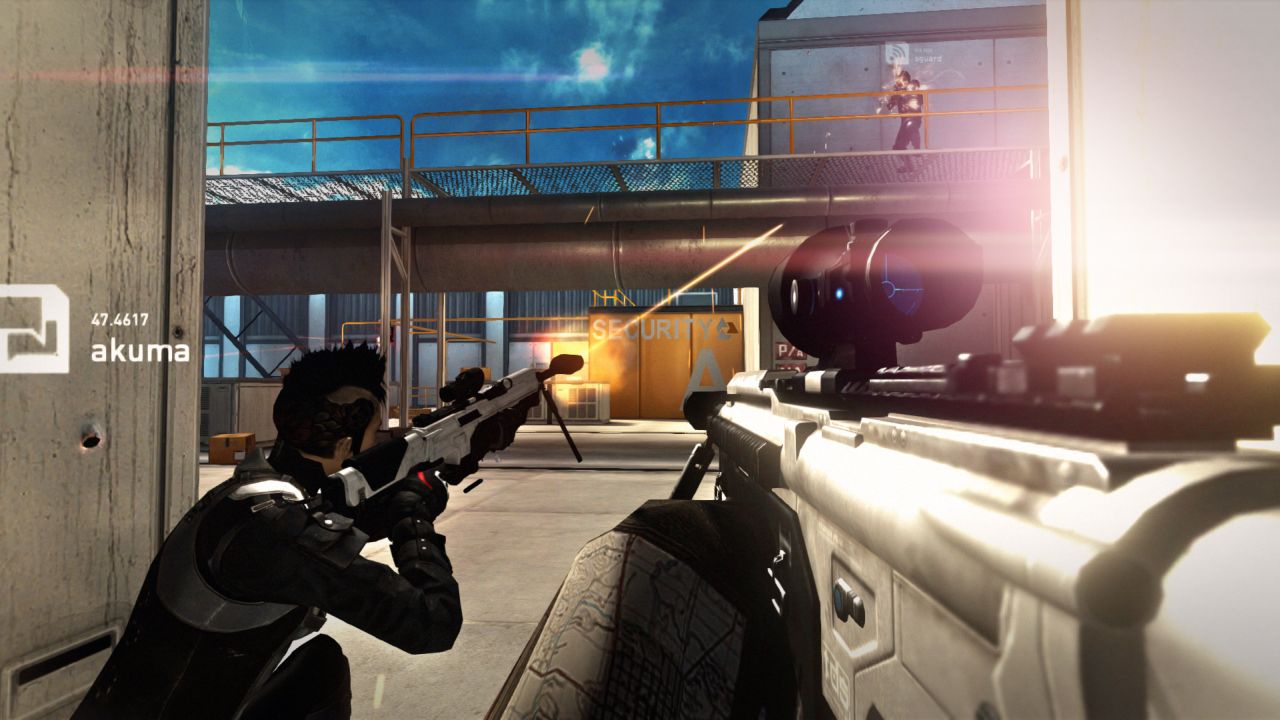Click the hazard stripe marking above the SECURITY doors
Image resolution: width=1280 pixels, height=720 pixels.
[x=613, y=297]
